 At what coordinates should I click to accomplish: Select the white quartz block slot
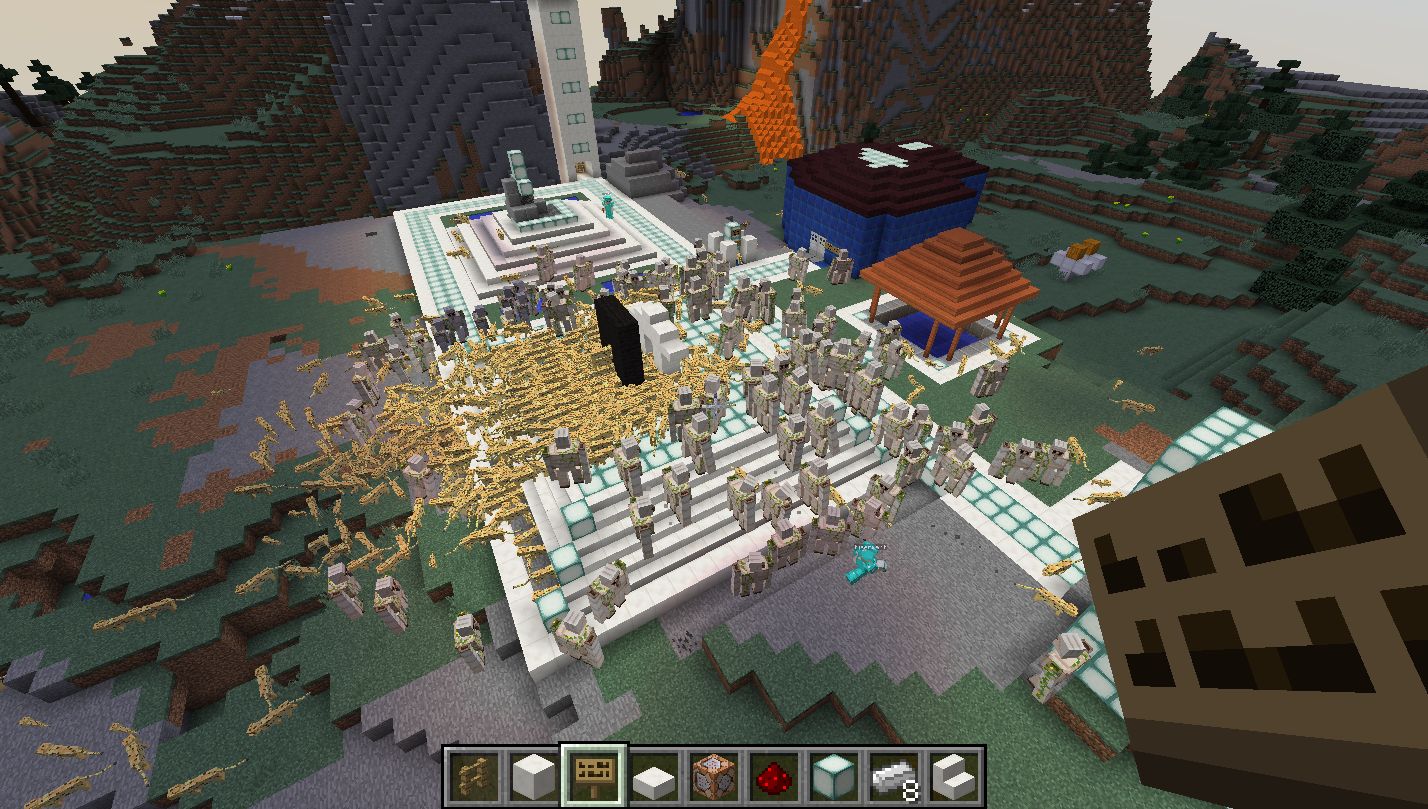(534, 776)
